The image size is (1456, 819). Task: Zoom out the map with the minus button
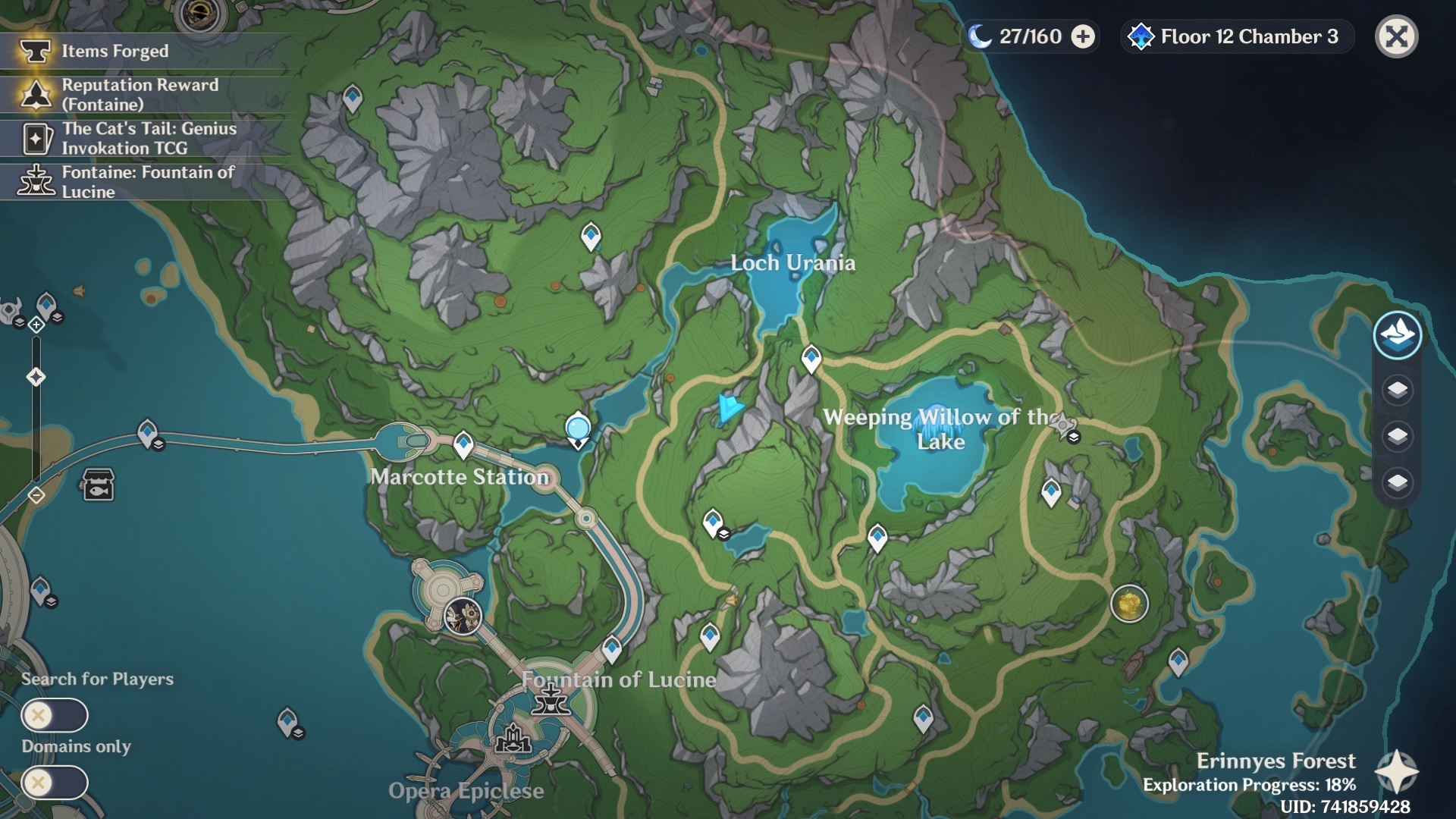pyautogui.click(x=36, y=495)
